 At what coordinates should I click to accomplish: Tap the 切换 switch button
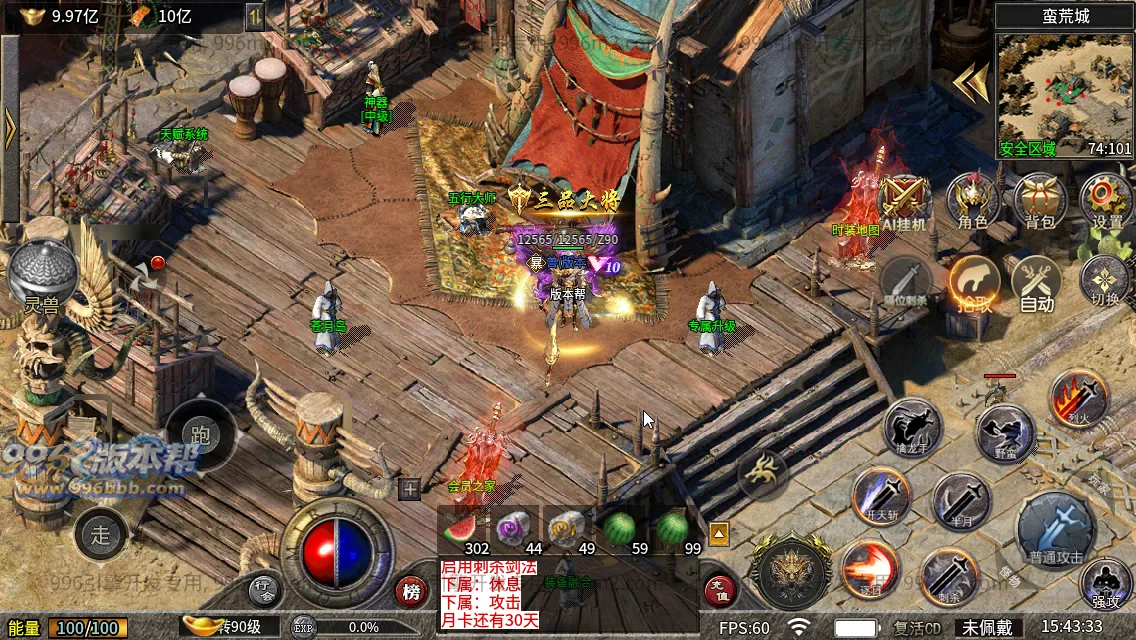[x=1105, y=281]
